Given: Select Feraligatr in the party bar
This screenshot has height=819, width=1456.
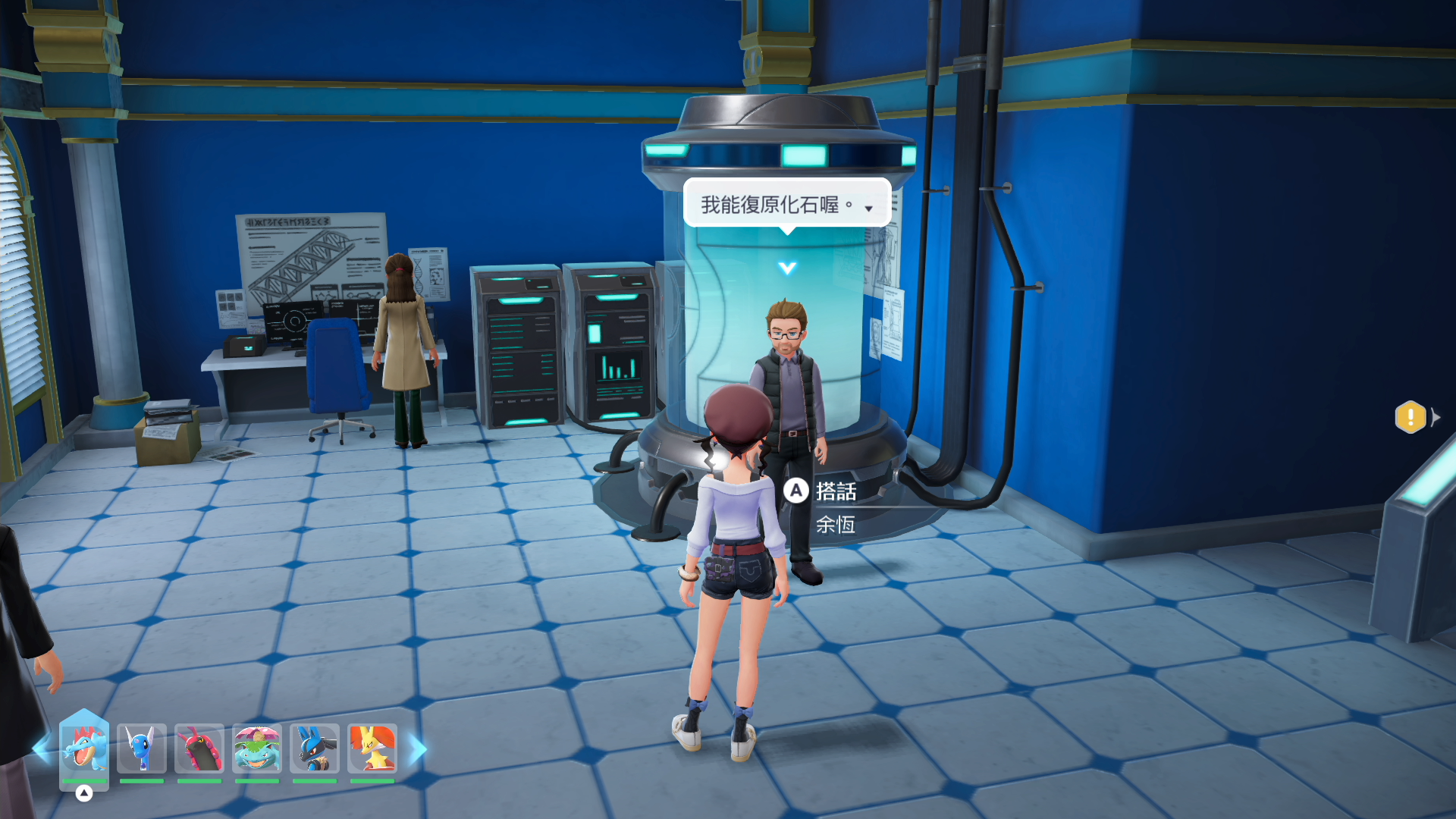Looking at the screenshot, I should (84, 748).
